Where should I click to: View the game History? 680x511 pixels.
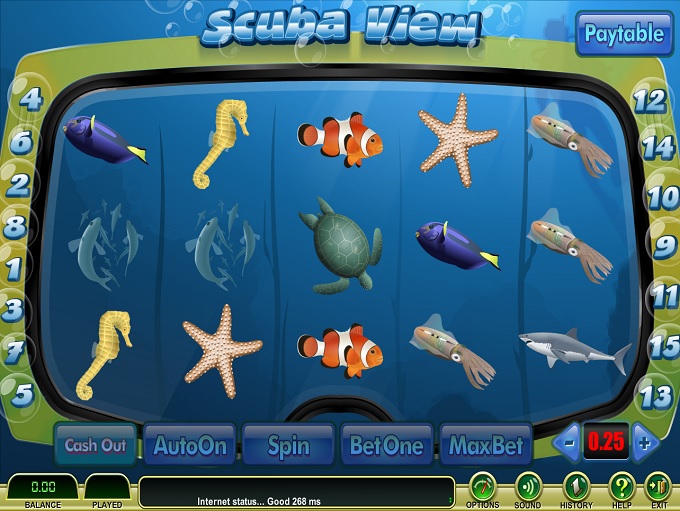[x=576, y=487]
